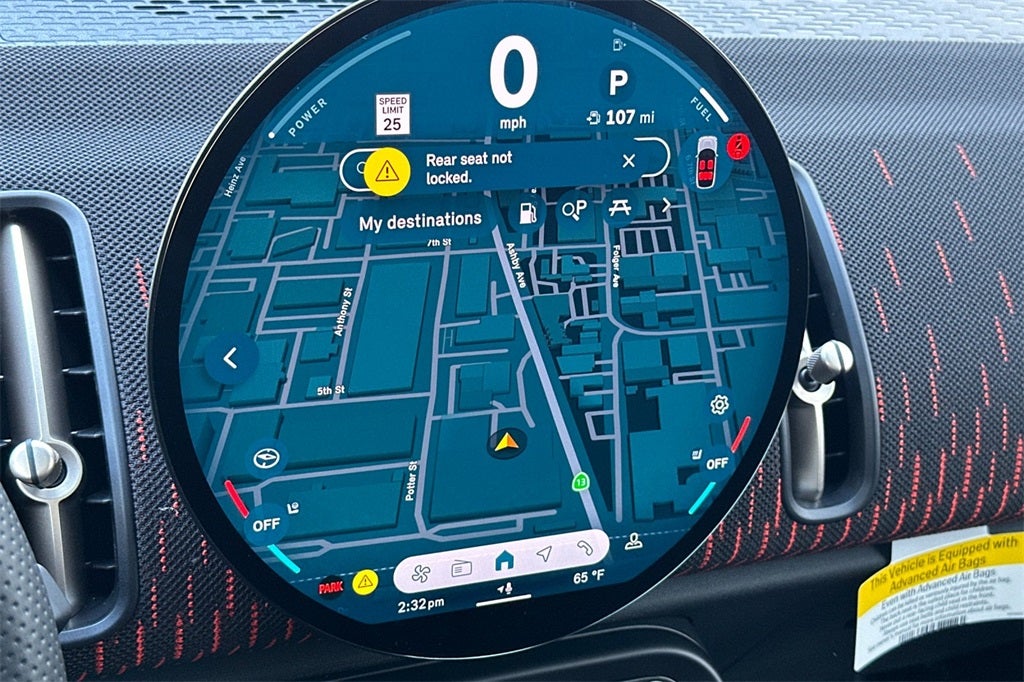
Task: Show nearby gas stations on map
Action: (526, 212)
